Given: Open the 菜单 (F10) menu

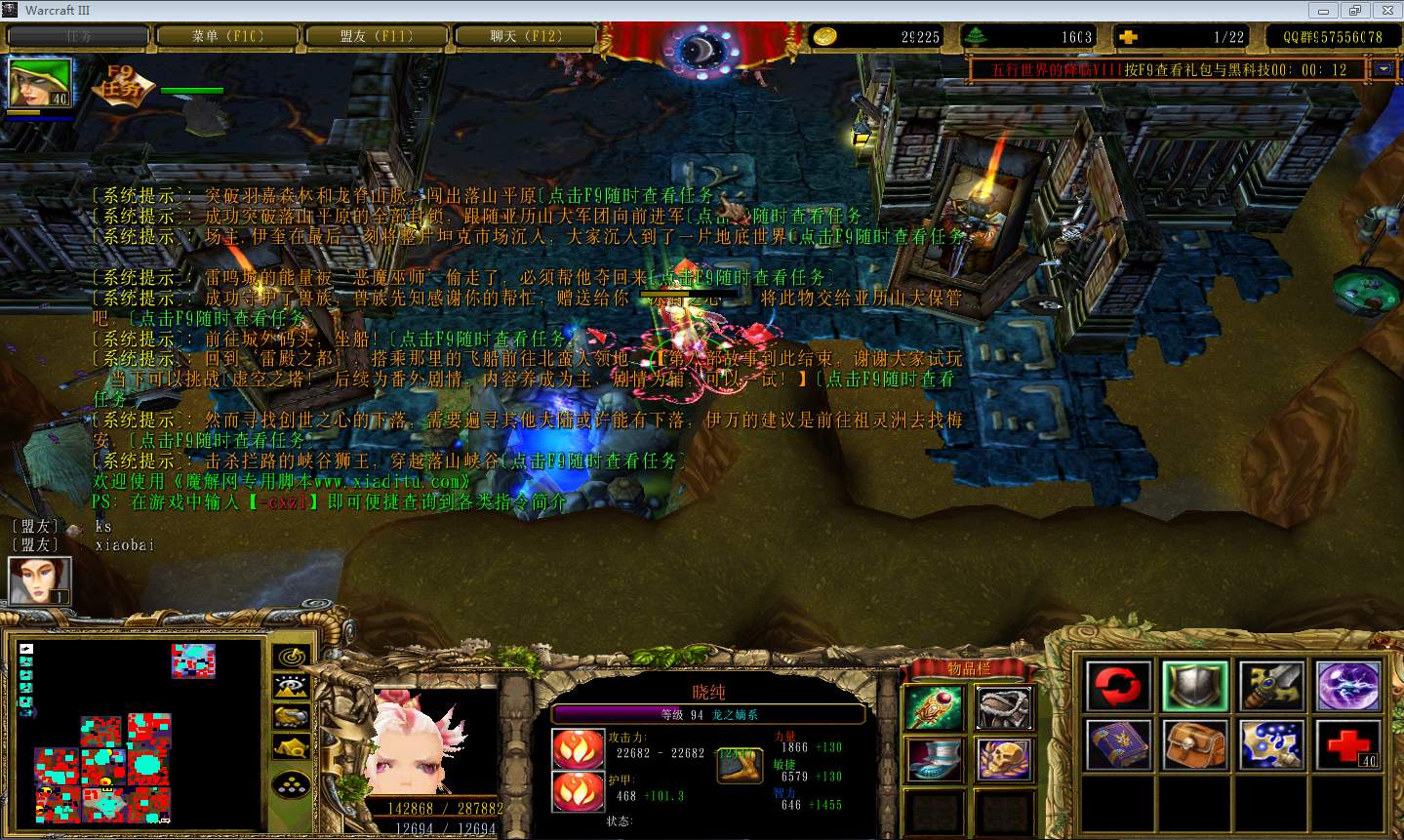Looking at the screenshot, I should coord(227,36).
